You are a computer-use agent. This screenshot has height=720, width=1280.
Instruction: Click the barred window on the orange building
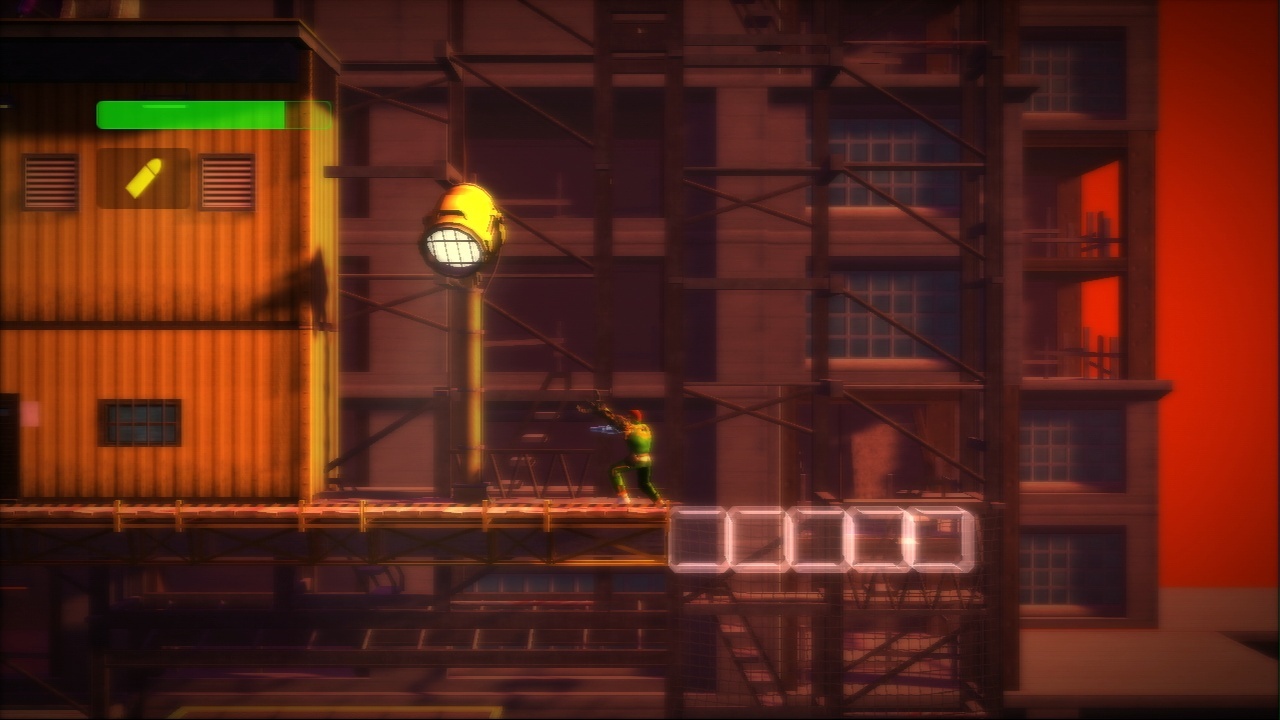140,420
